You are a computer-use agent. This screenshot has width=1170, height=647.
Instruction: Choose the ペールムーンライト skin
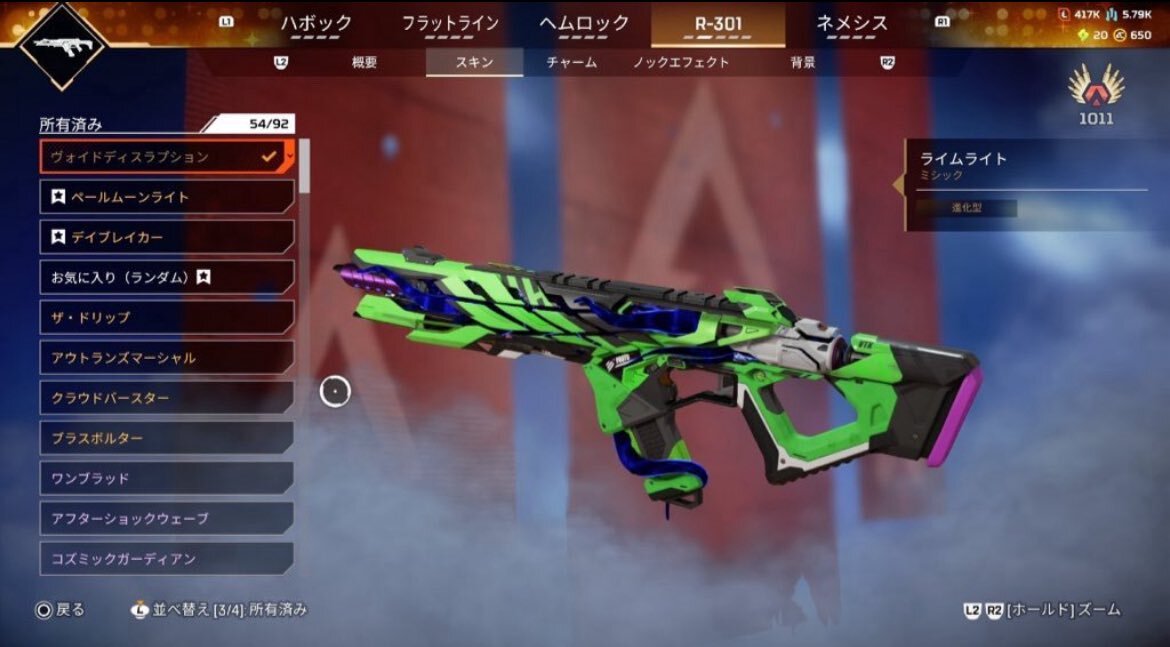click(166, 197)
